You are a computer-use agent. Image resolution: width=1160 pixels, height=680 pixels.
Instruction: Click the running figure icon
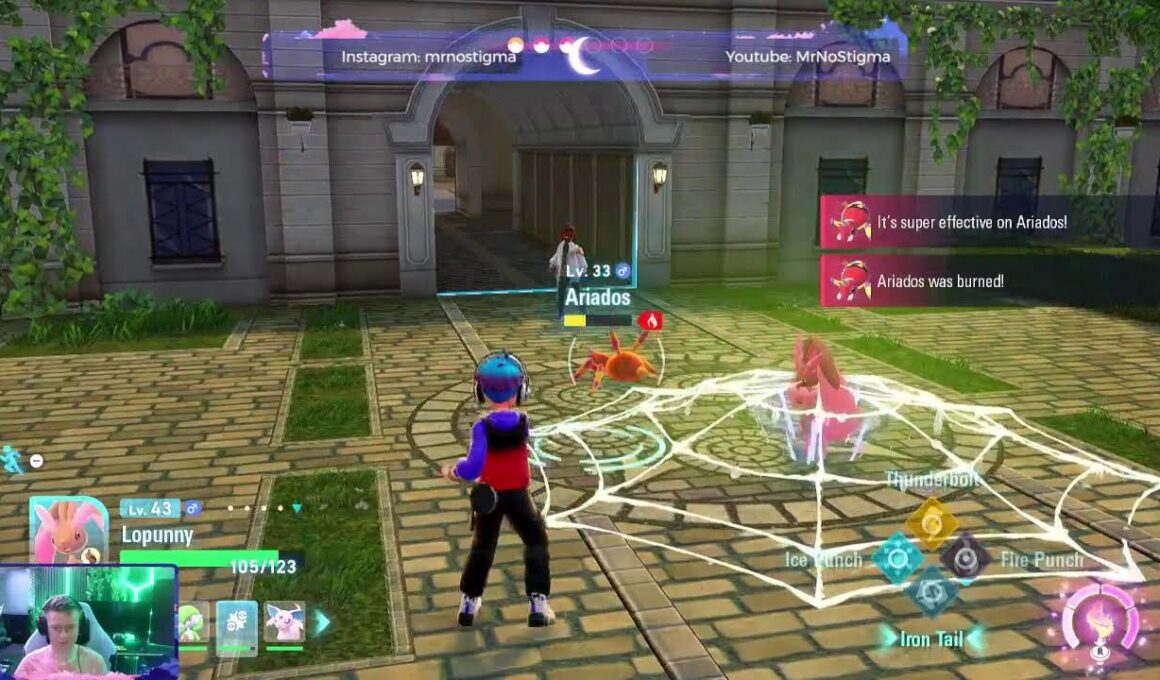click(x=12, y=460)
